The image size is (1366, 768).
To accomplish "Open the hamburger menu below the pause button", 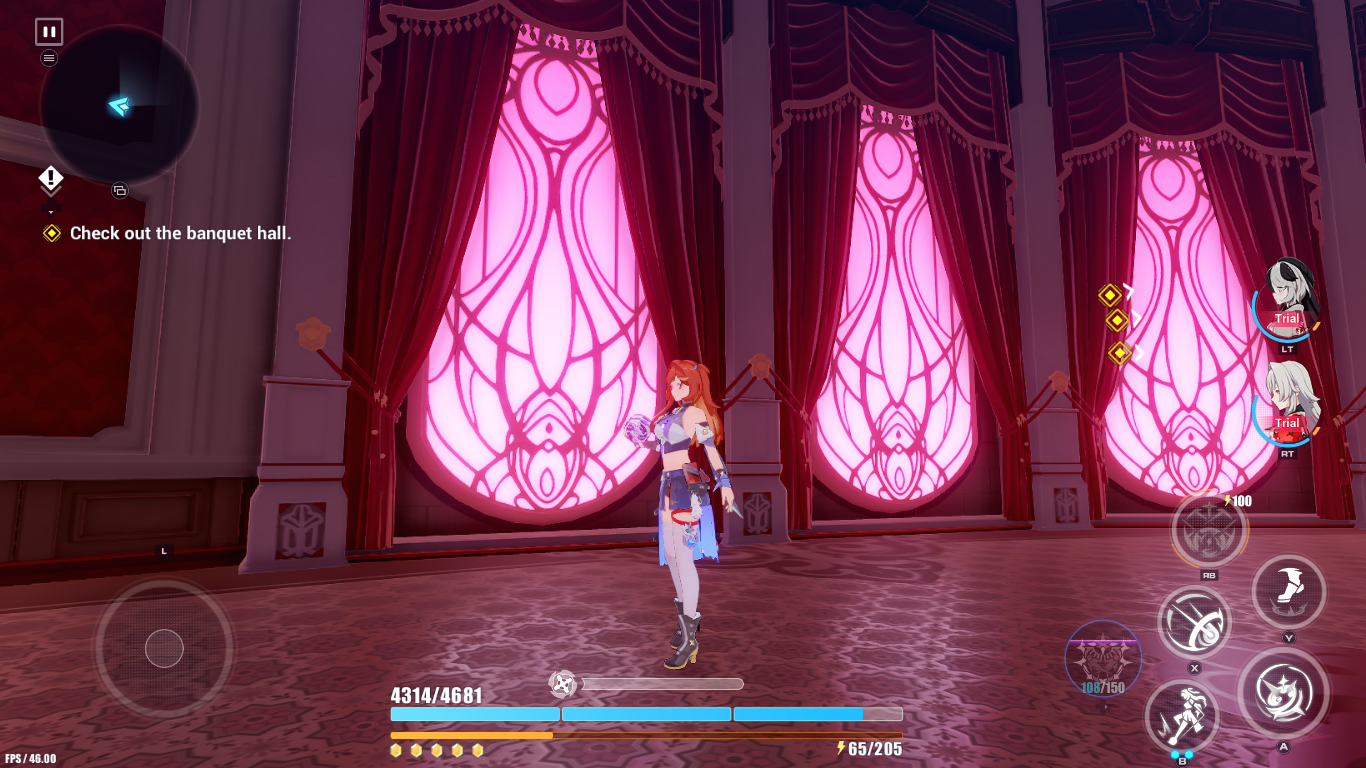I will click(x=47, y=57).
